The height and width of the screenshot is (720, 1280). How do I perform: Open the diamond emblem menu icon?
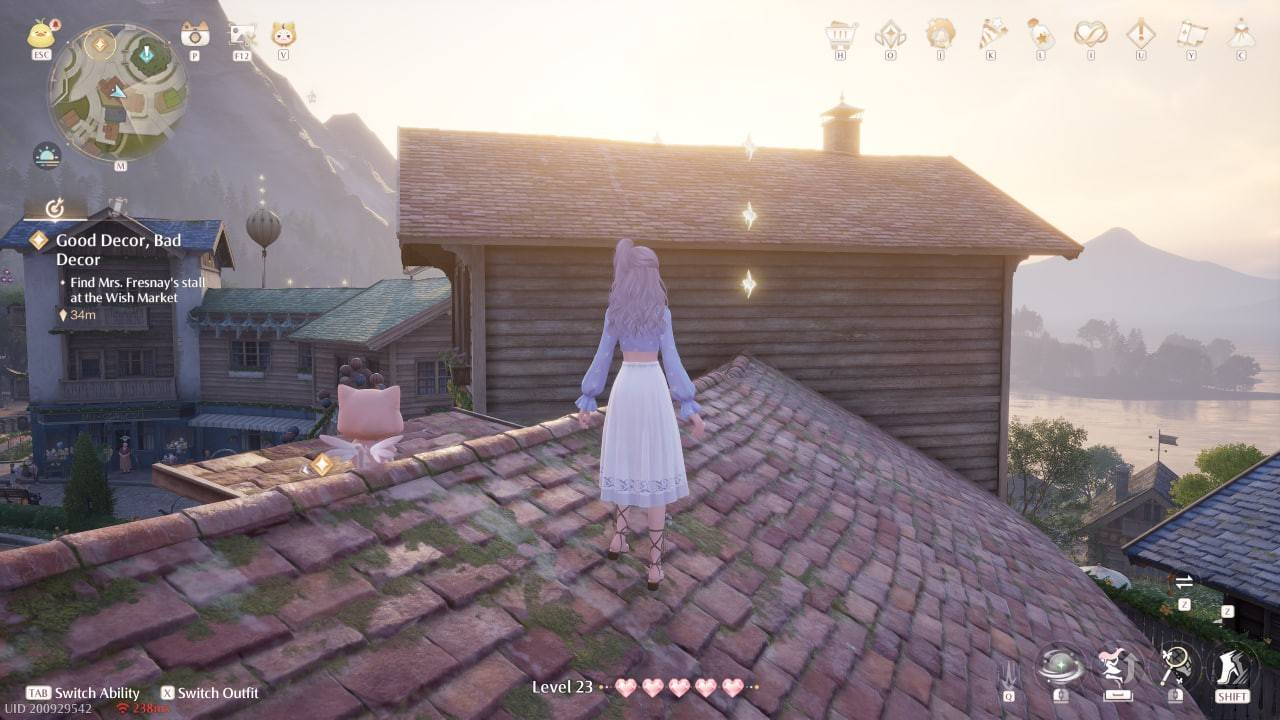(890, 35)
